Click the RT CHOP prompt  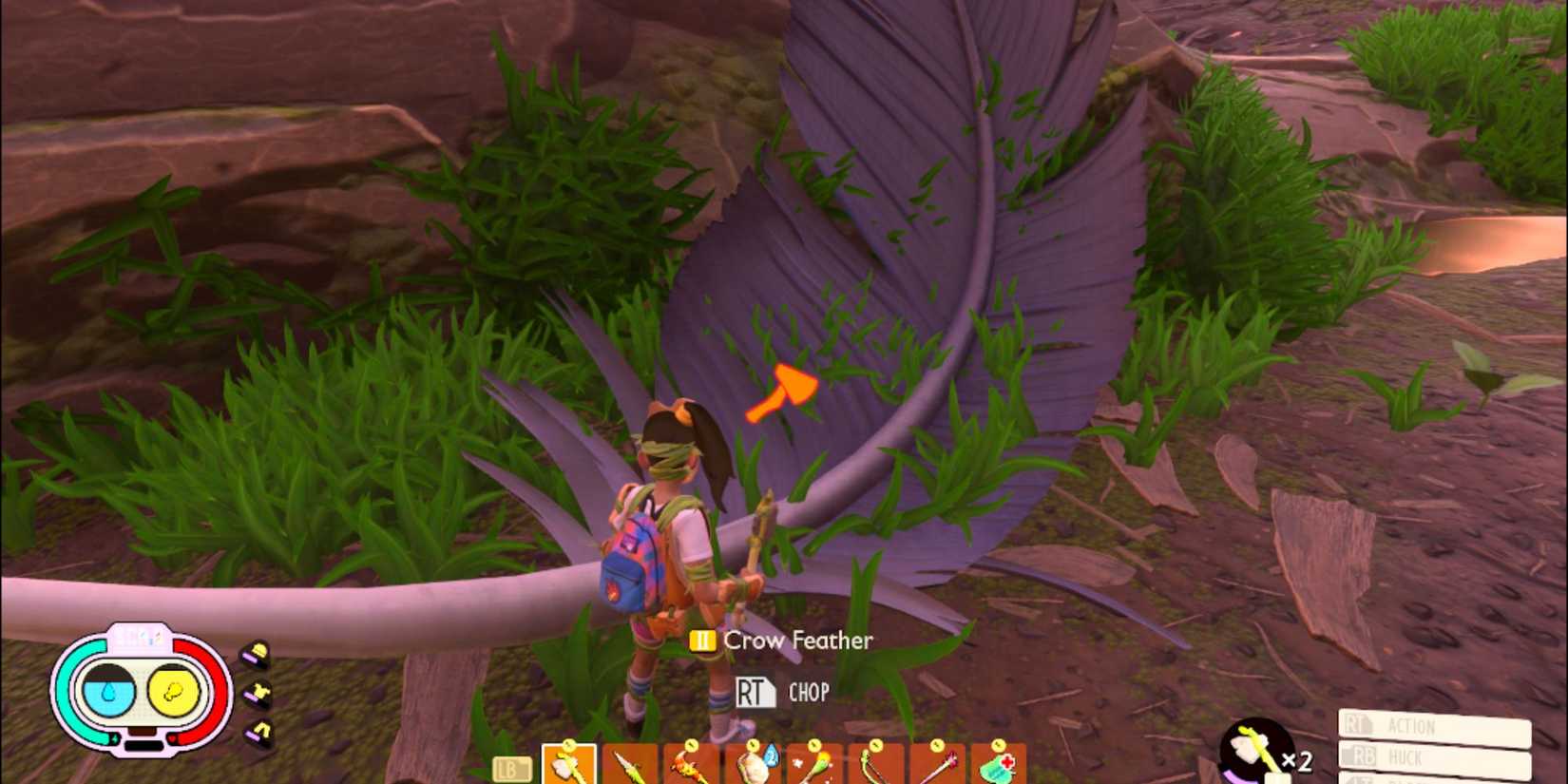[x=782, y=693]
